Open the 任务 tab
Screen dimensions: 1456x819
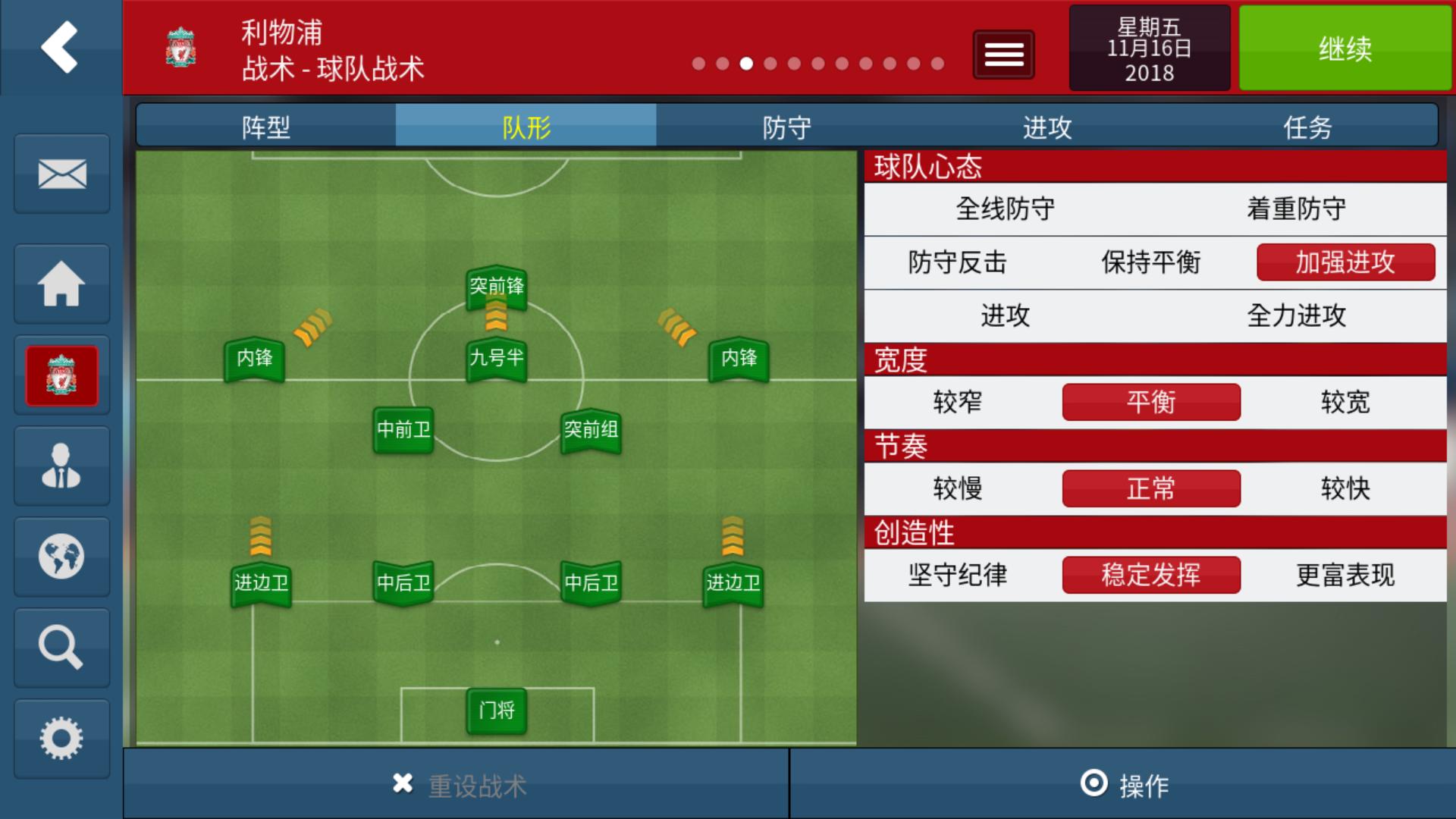point(1308,127)
